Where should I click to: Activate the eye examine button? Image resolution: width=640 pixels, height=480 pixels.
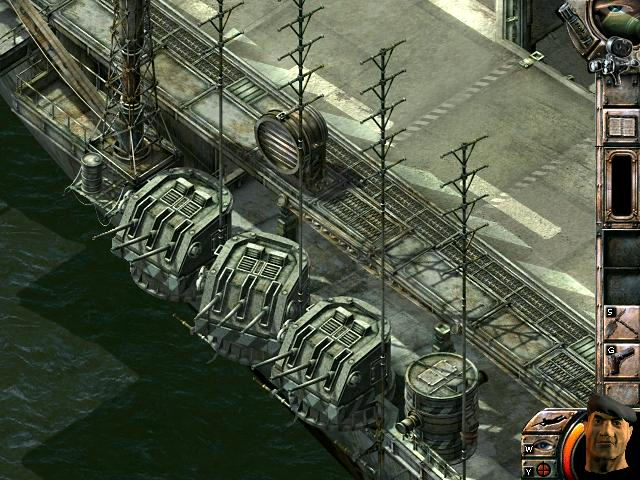click(544, 444)
